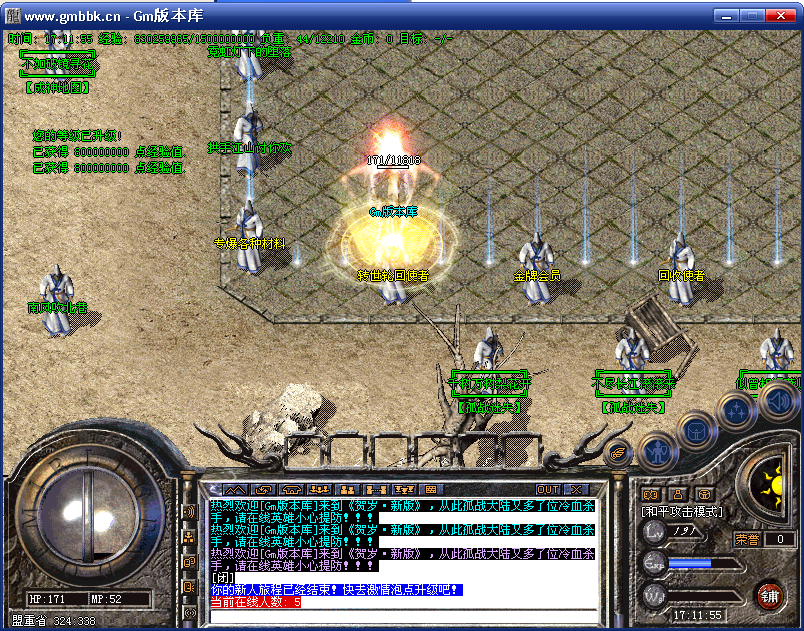Open the bag inventory round button
Viewport: 804px width, 631px height.
coord(695,430)
